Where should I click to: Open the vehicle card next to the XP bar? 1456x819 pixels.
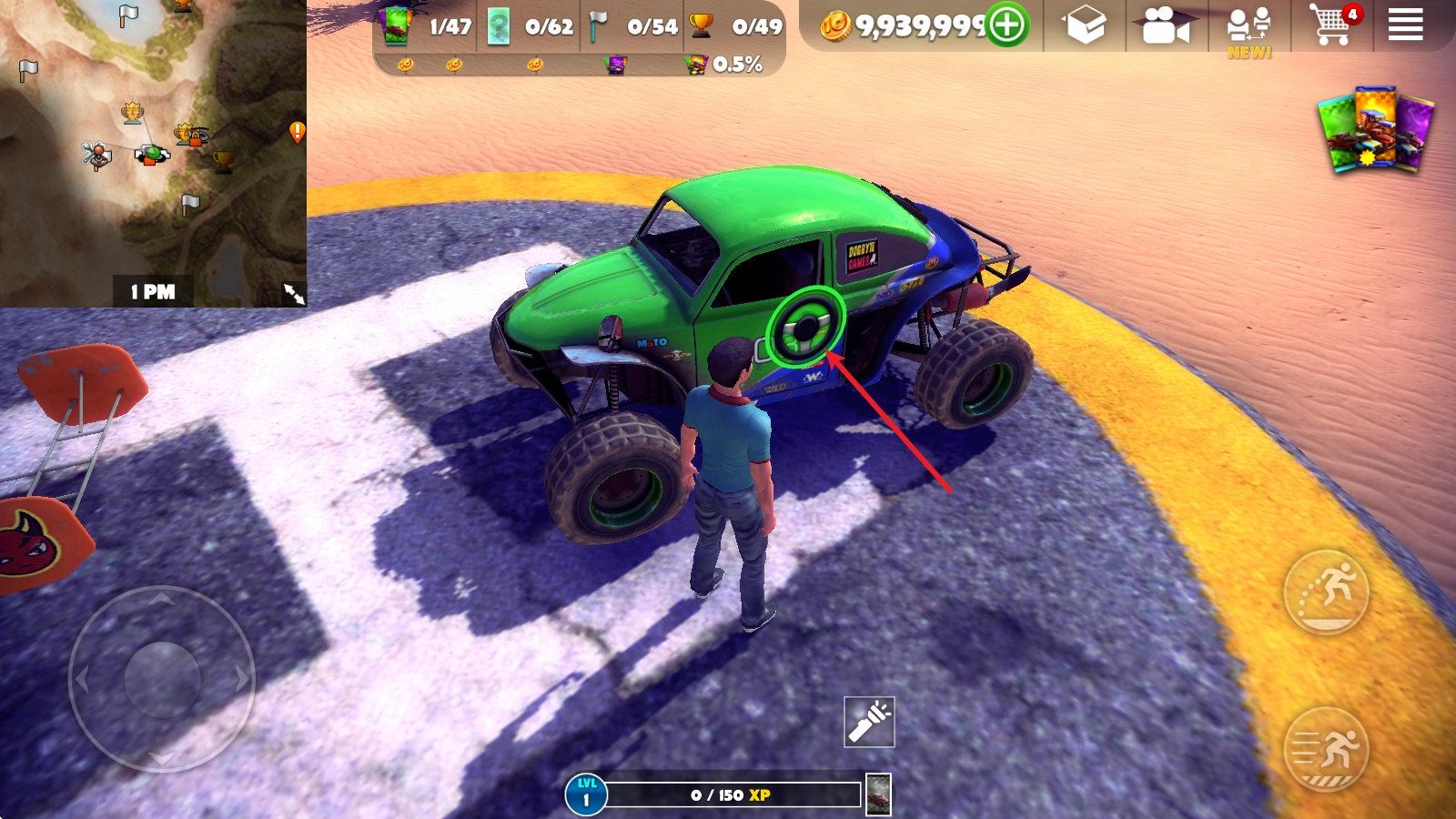click(x=878, y=794)
